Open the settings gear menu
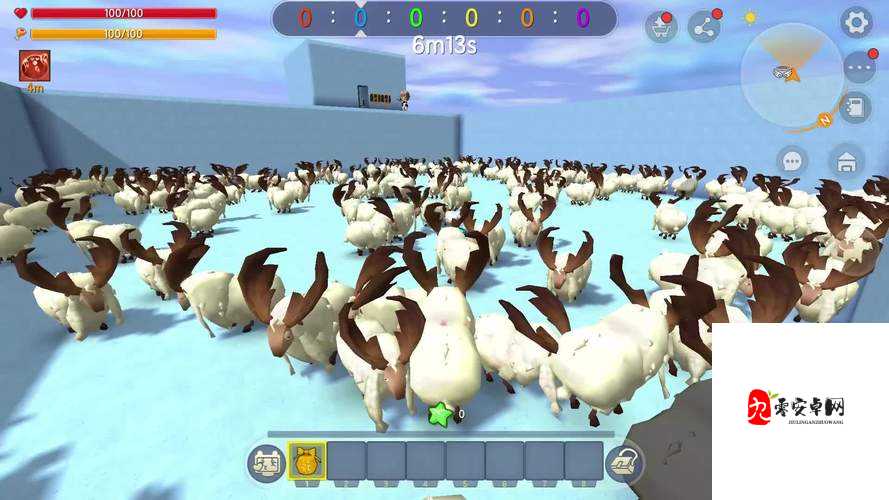Viewport: 889px width, 500px height. click(856, 22)
